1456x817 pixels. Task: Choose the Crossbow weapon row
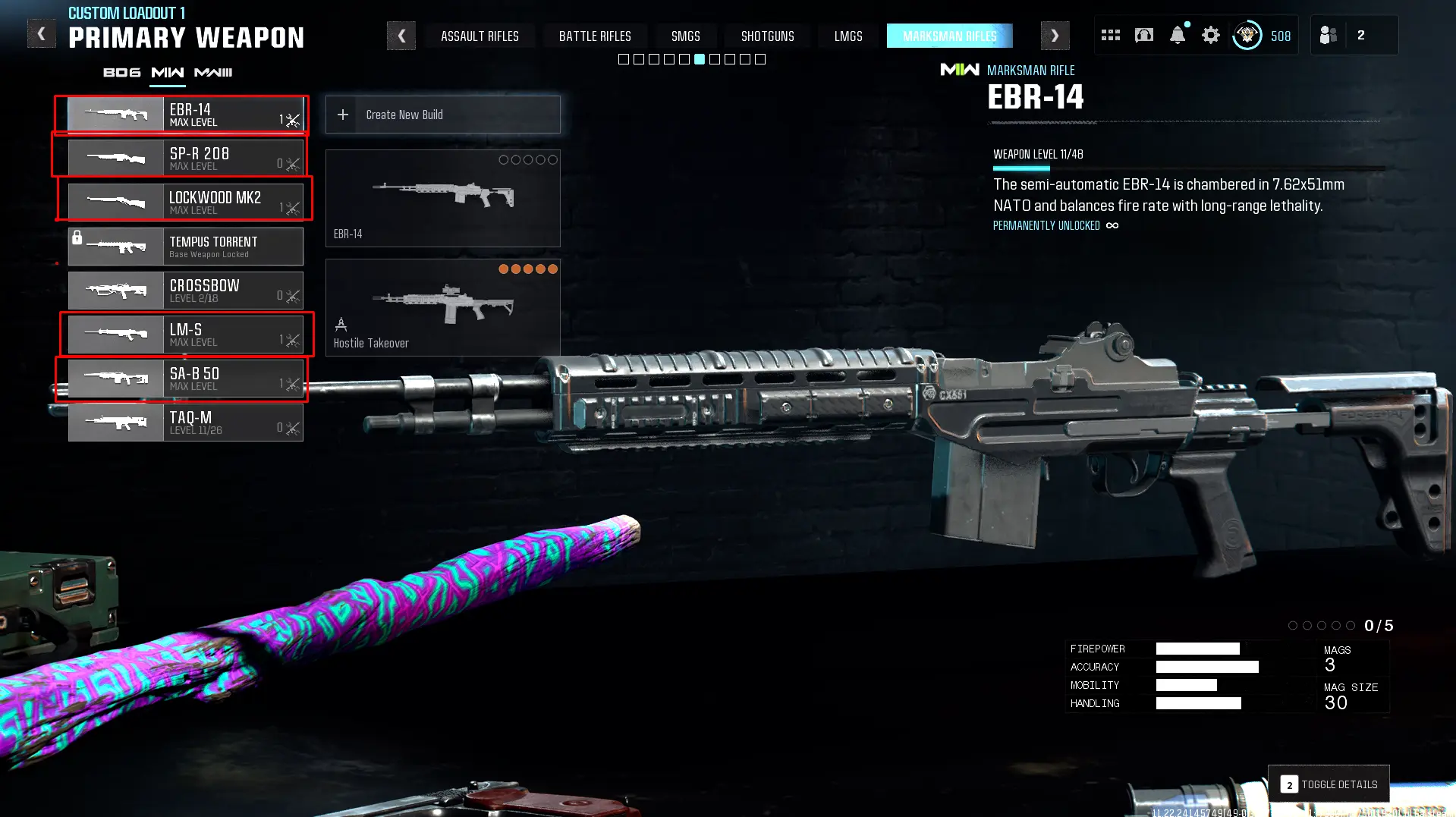185,291
